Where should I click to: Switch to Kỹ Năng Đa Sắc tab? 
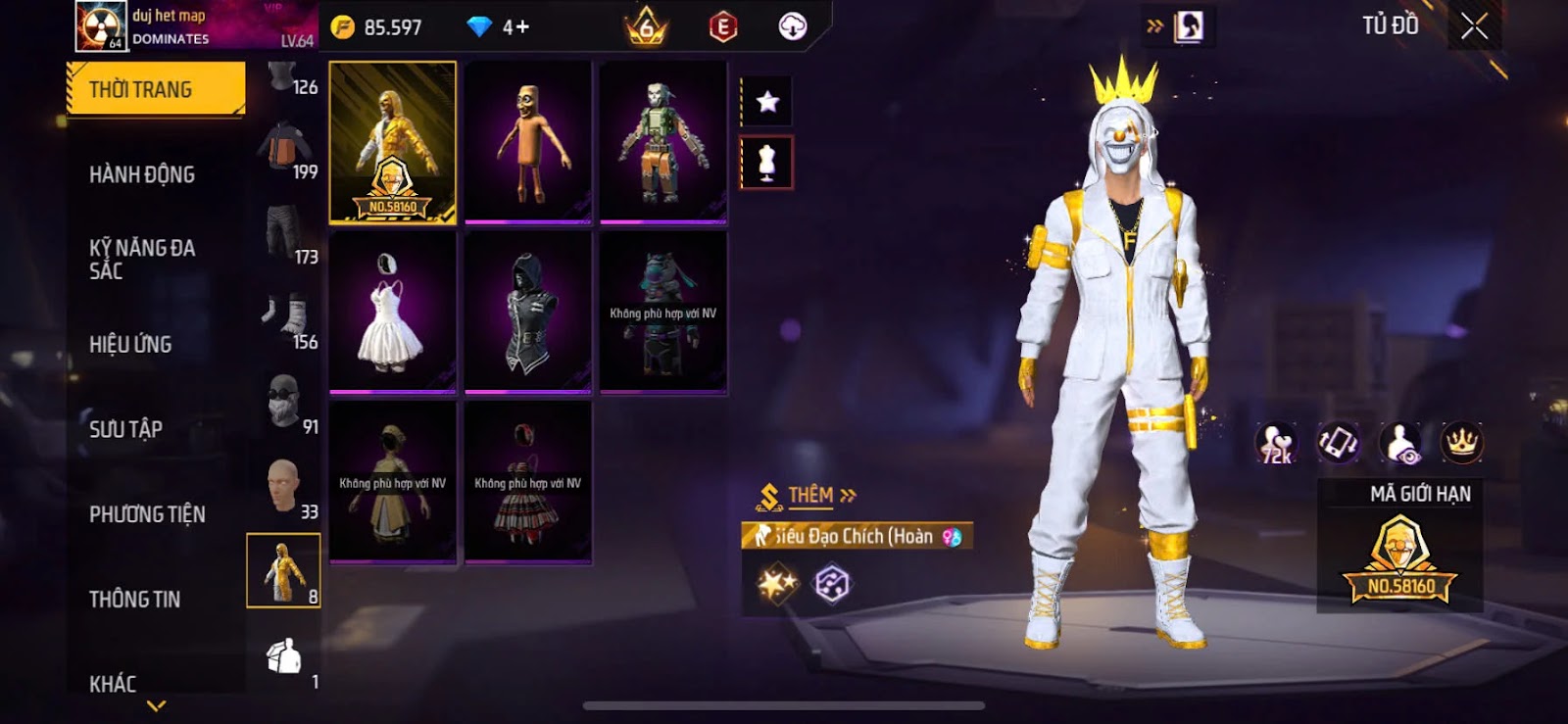click(142, 259)
